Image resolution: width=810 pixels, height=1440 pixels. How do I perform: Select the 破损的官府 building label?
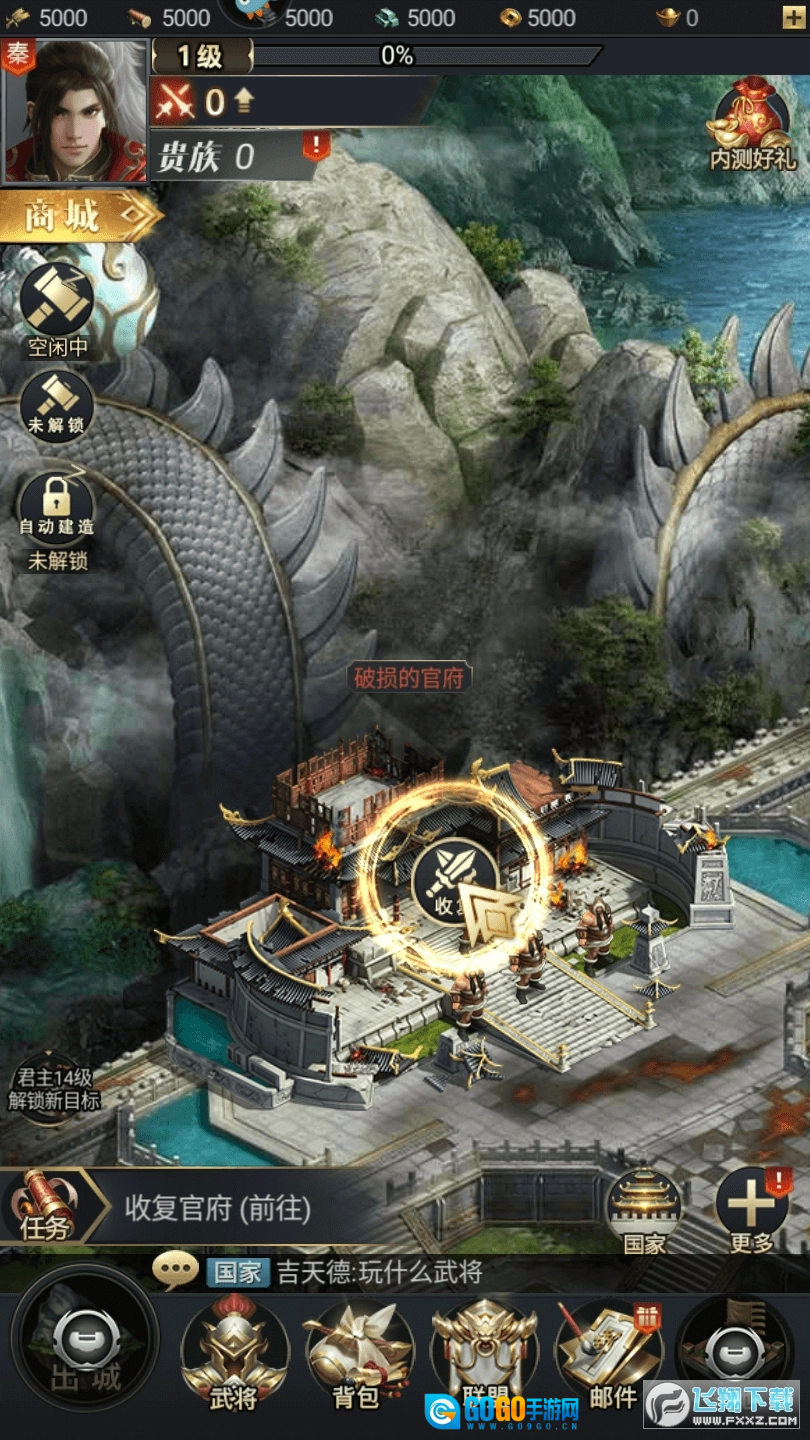pos(410,677)
